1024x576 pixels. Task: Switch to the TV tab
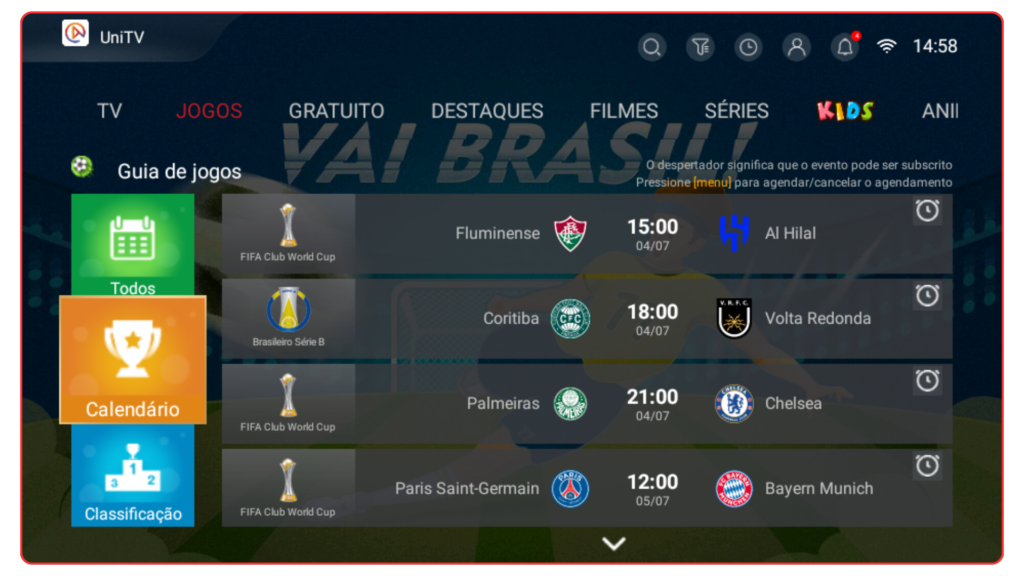[x=109, y=111]
